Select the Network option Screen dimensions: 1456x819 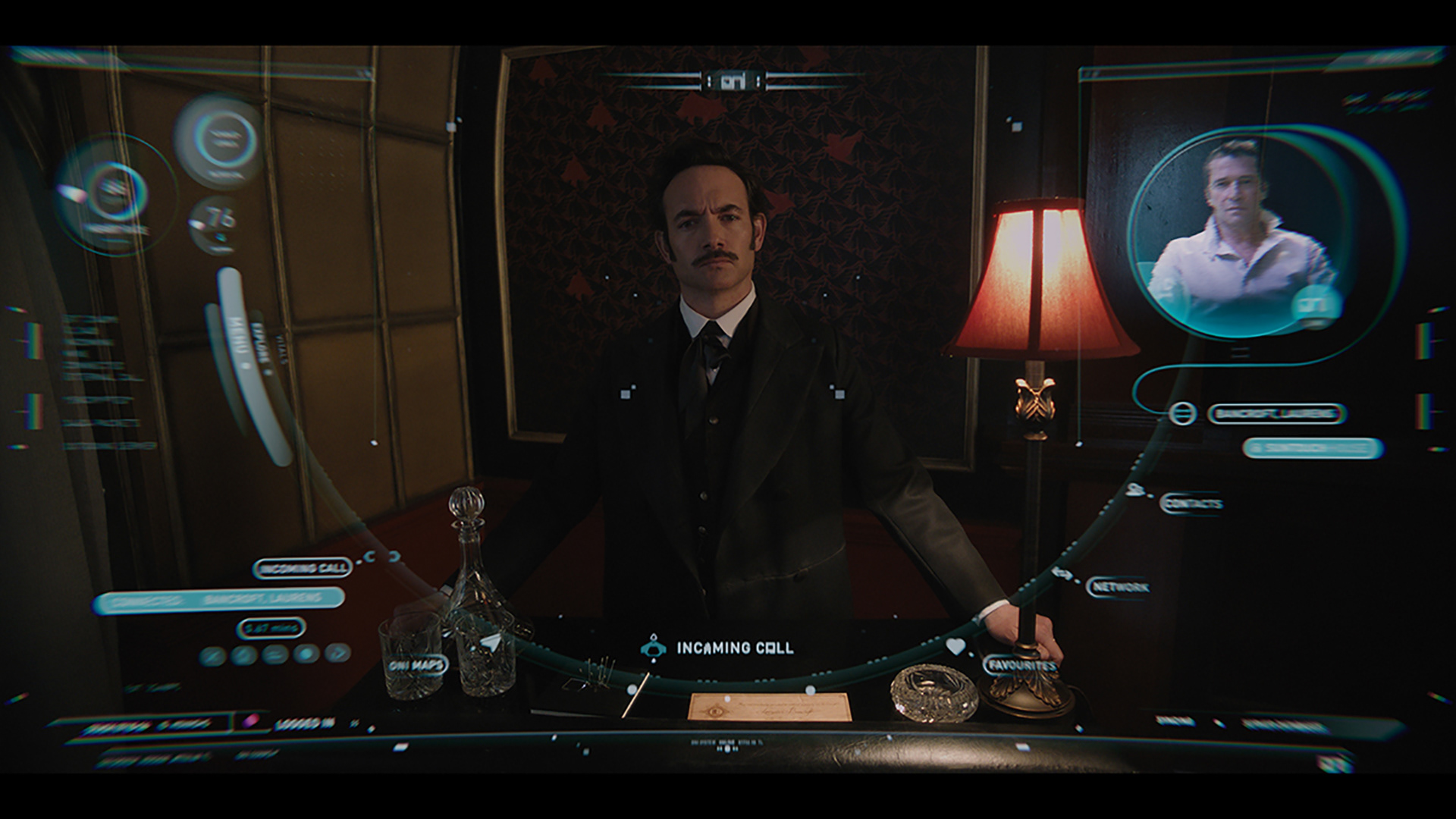[x=1119, y=587]
